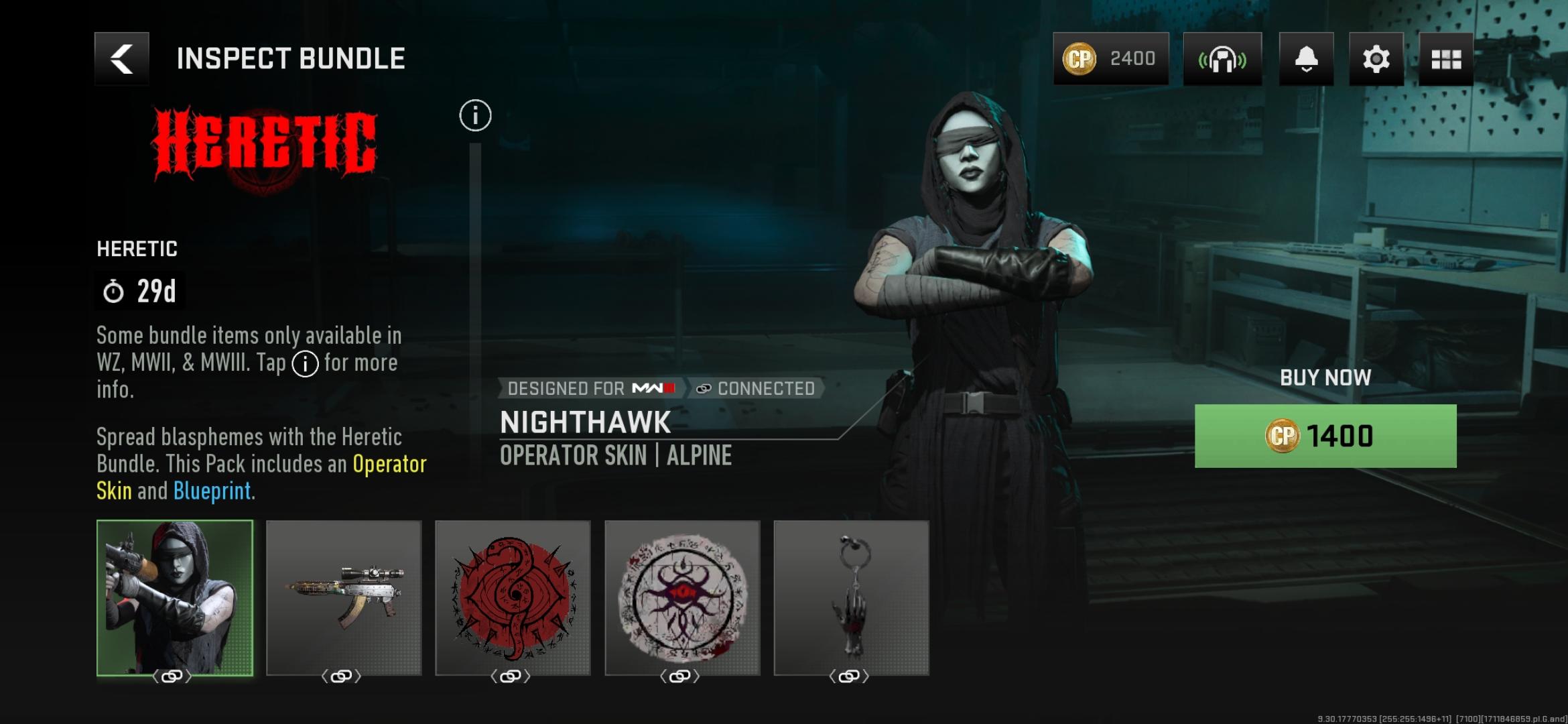This screenshot has width=1568, height=724.
Task: Open the COD Points balance
Action: pyautogui.click(x=1110, y=59)
